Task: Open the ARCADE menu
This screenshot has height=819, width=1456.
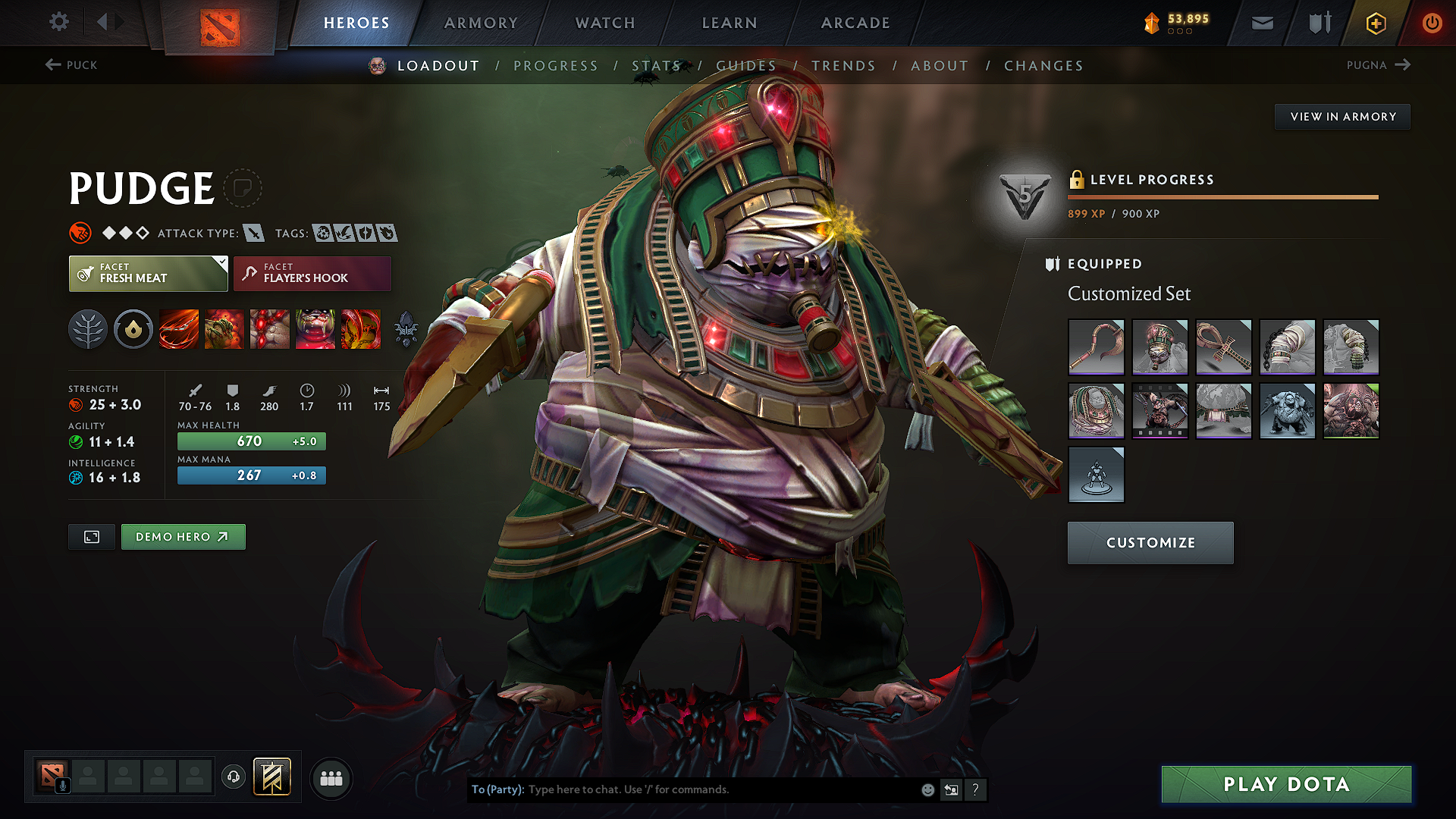Action: [x=855, y=23]
